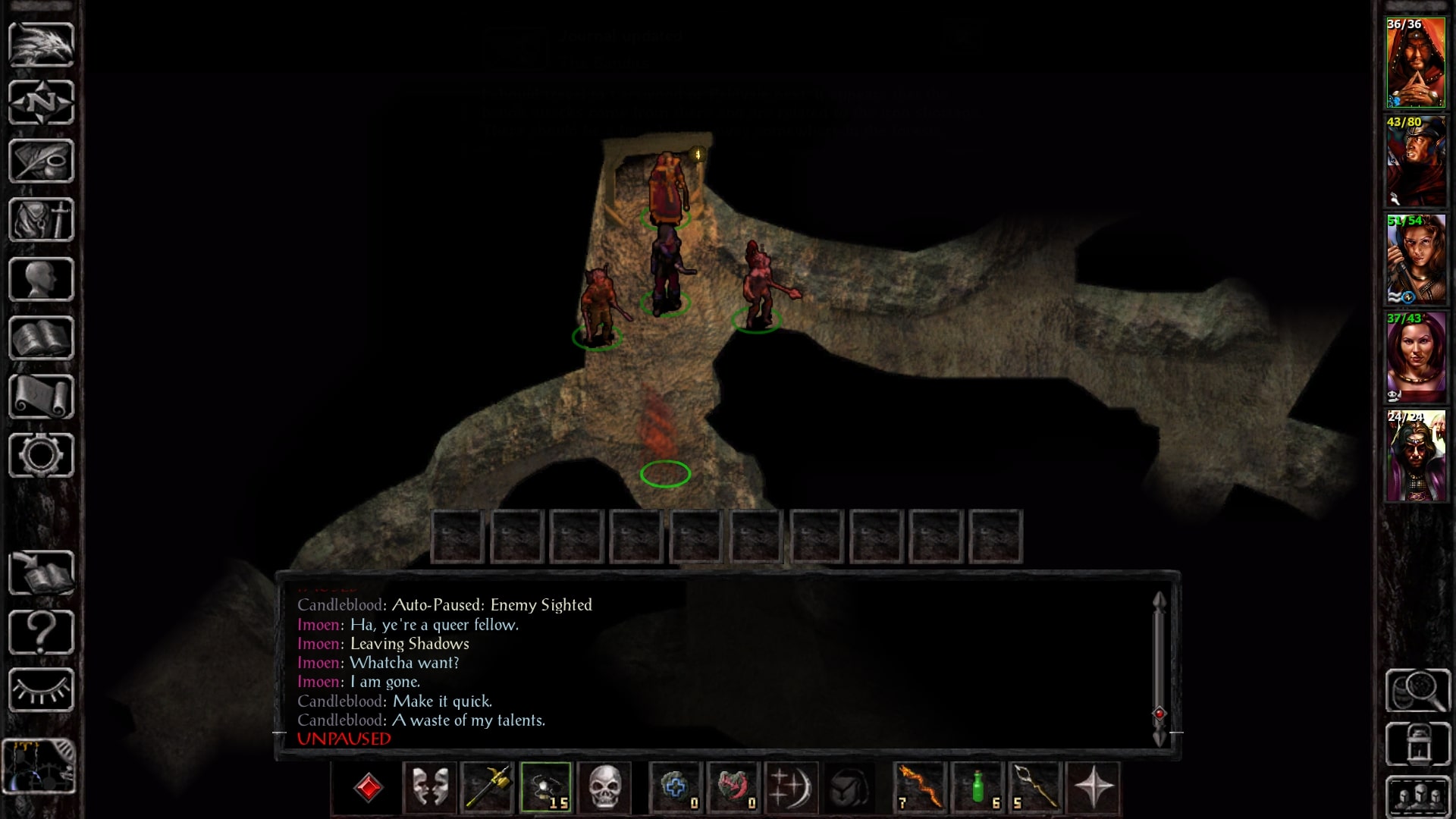Open the area map with compass button

pyautogui.click(x=41, y=102)
